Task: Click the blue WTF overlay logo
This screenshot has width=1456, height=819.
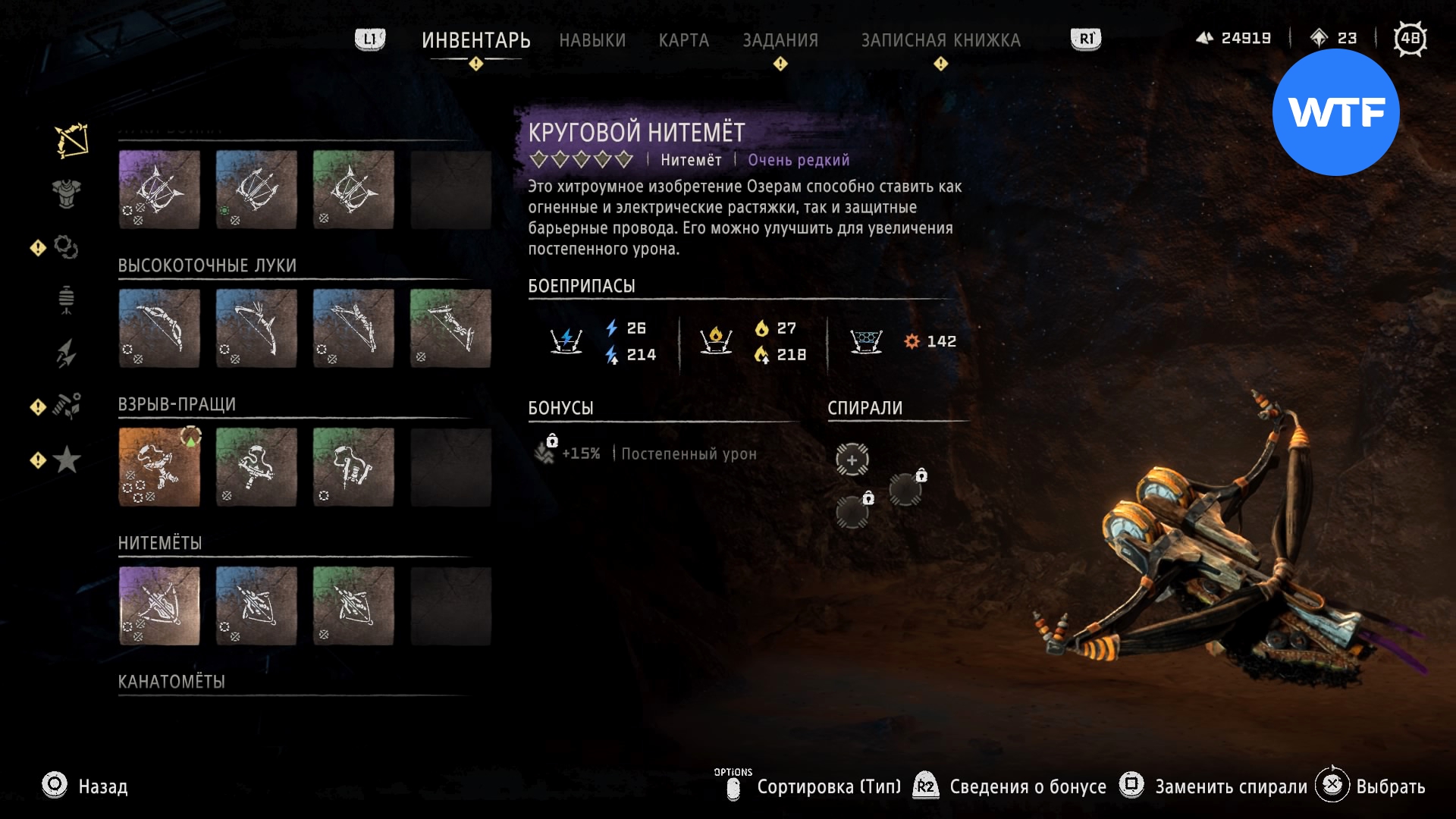Action: click(x=1335, y=112)
